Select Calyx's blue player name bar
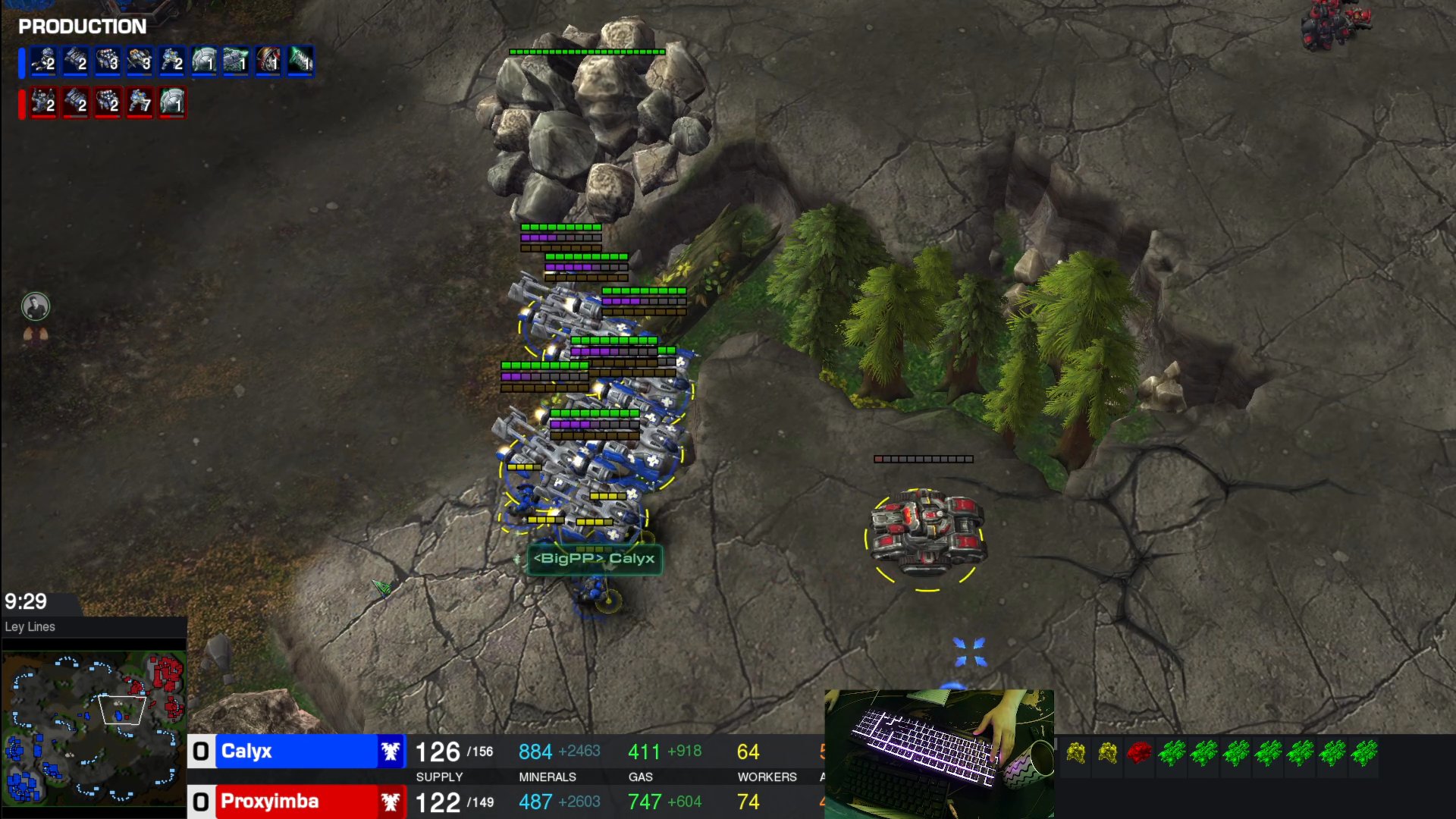The width and height of the screenshot is (1456, 819). [296, 752]
